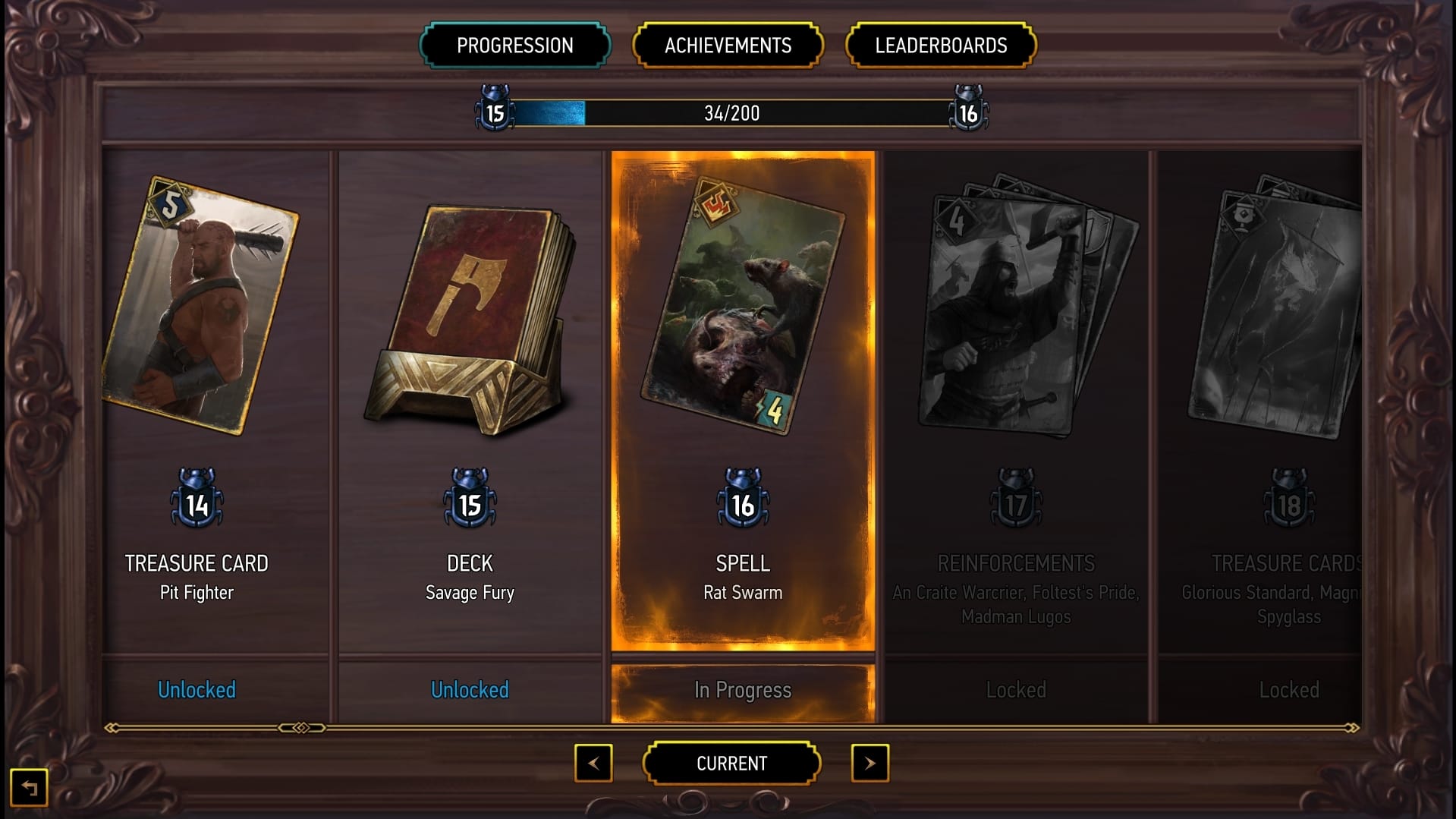Viewport: 1456px width, 819px height.
Task: Select the PROGRESSION tab header
Action: [514, 45]
